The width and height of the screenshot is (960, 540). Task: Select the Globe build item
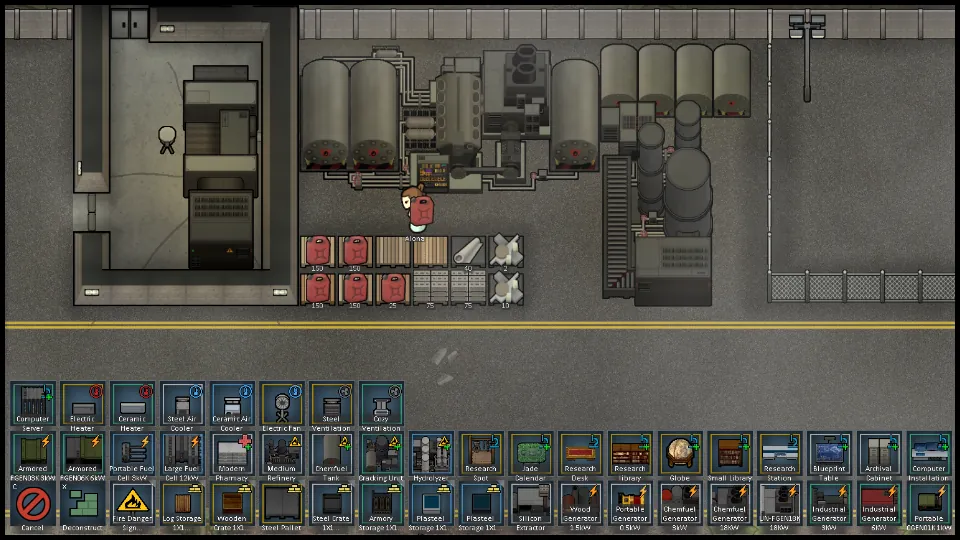(x=680, y=455)
